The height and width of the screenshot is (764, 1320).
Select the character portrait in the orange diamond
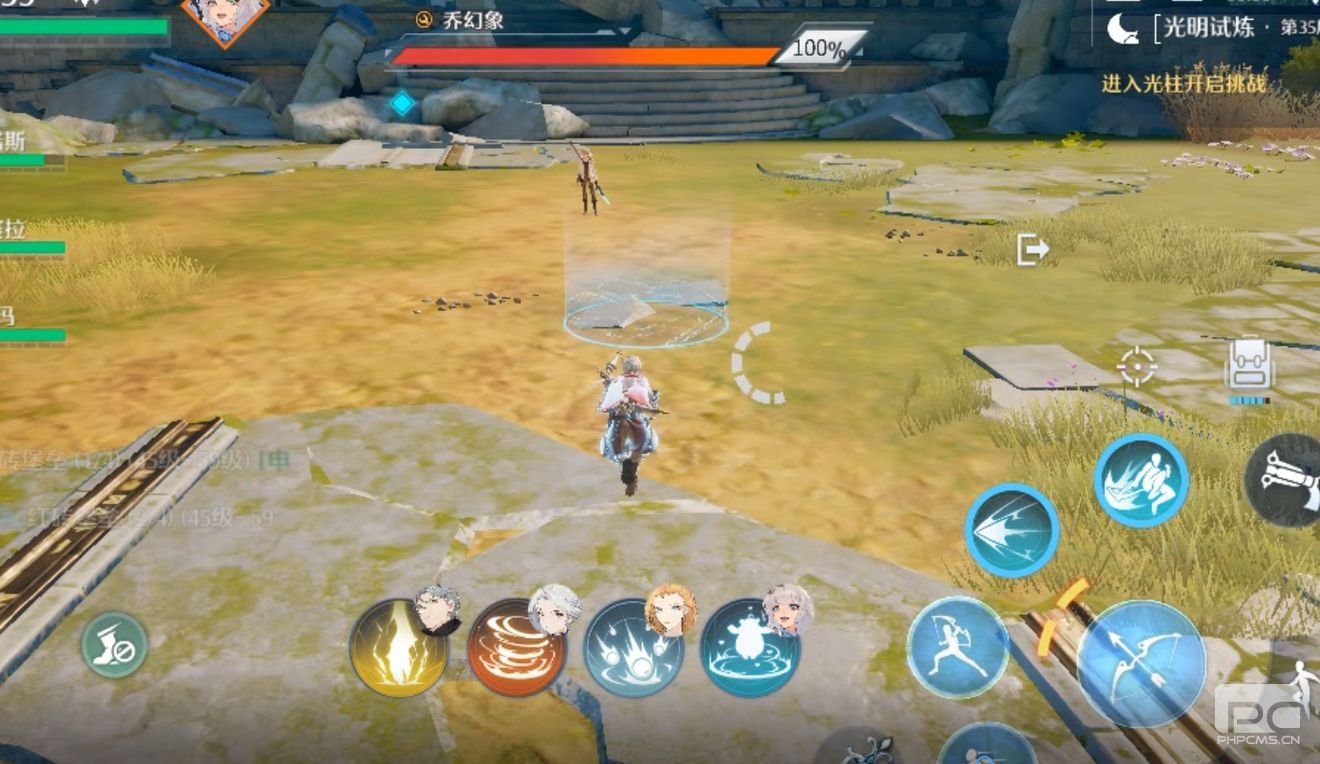point(226,17)
